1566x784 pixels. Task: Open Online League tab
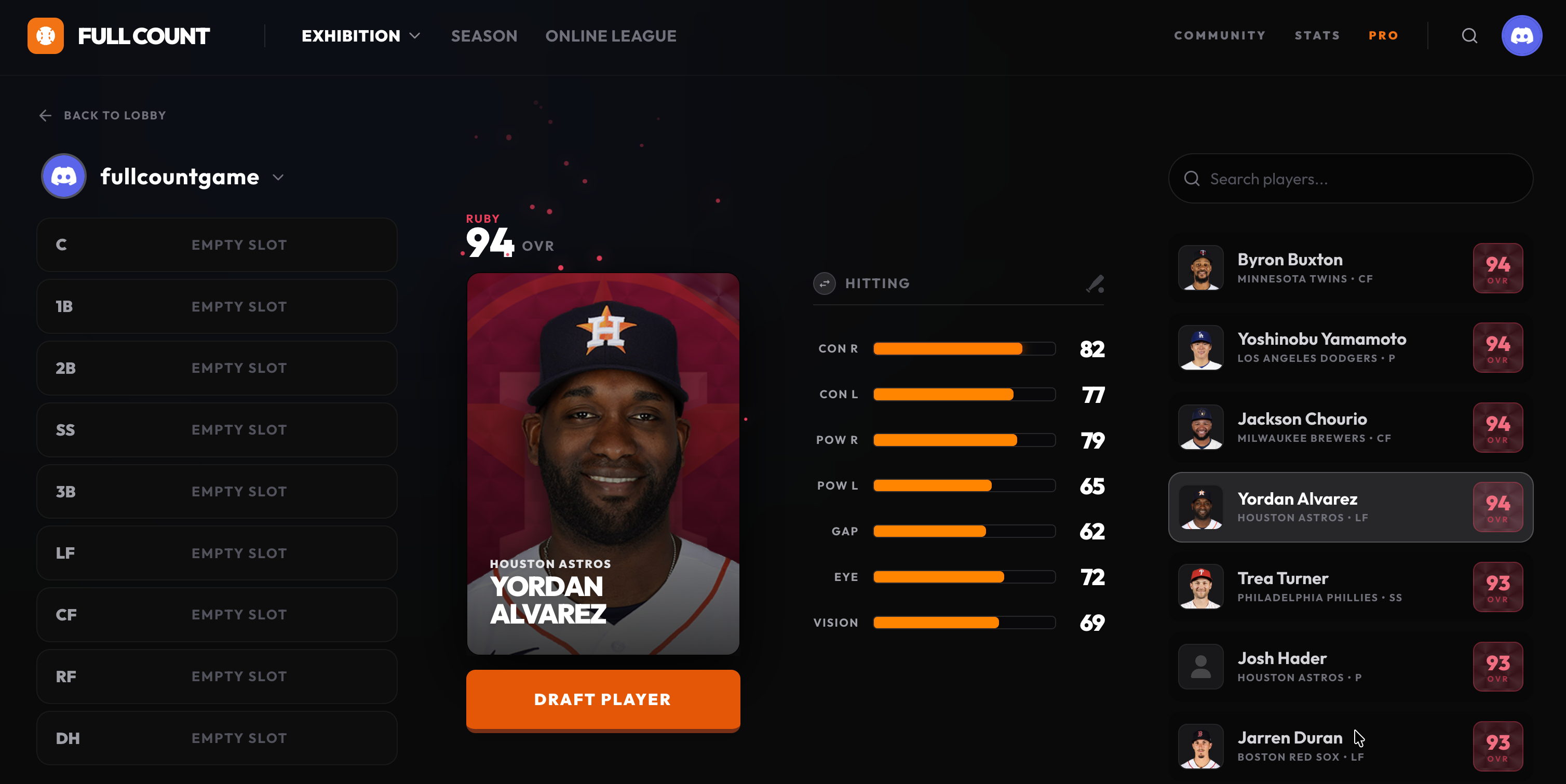pyautogui.click(x=610, y=36)
